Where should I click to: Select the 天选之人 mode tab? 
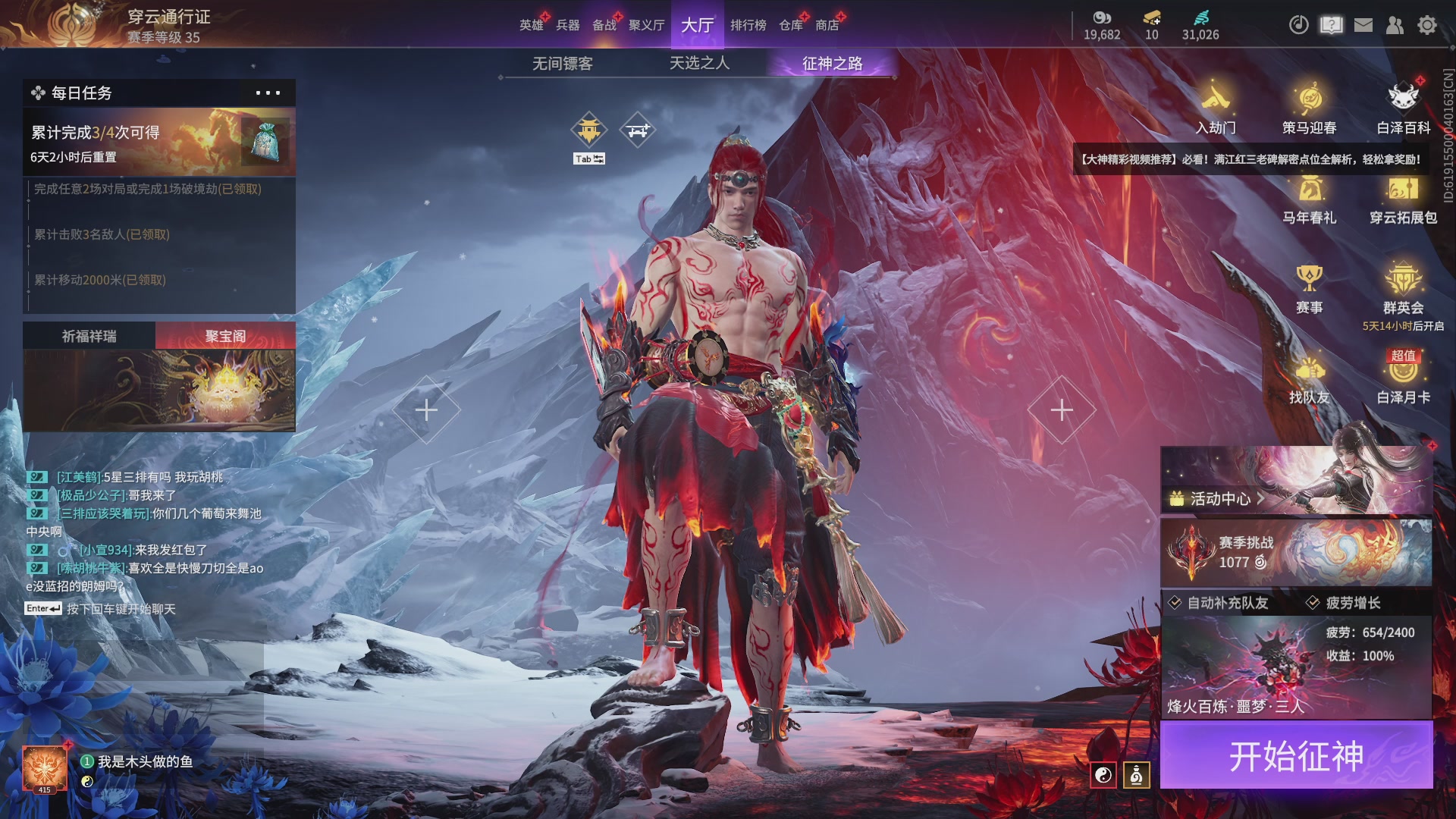[699, 63]
